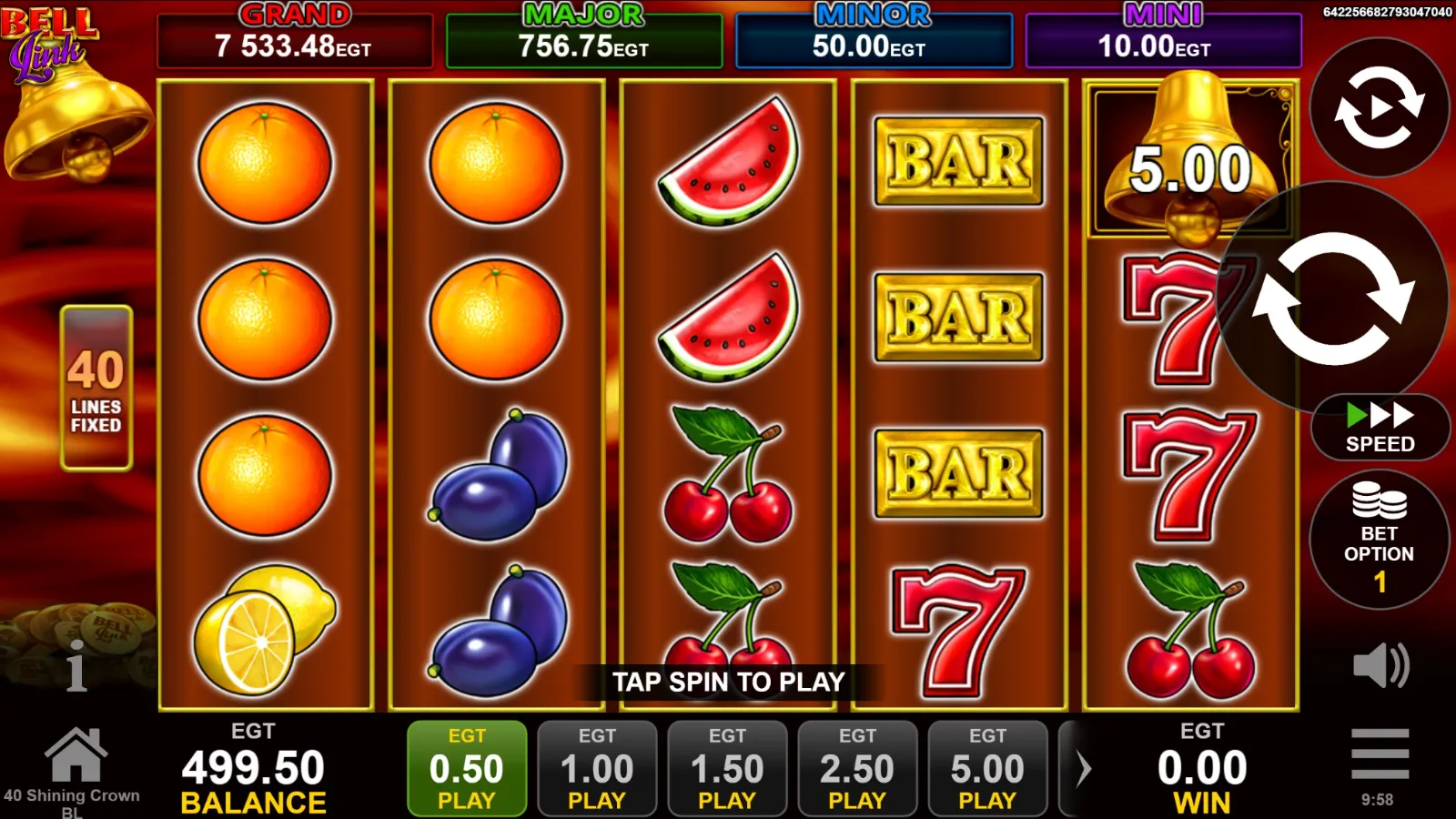Screen dimensions: 1456x819
Task: View the MAJOR jackpot panel
Action: pyautogui.click(x=583, y=40)
